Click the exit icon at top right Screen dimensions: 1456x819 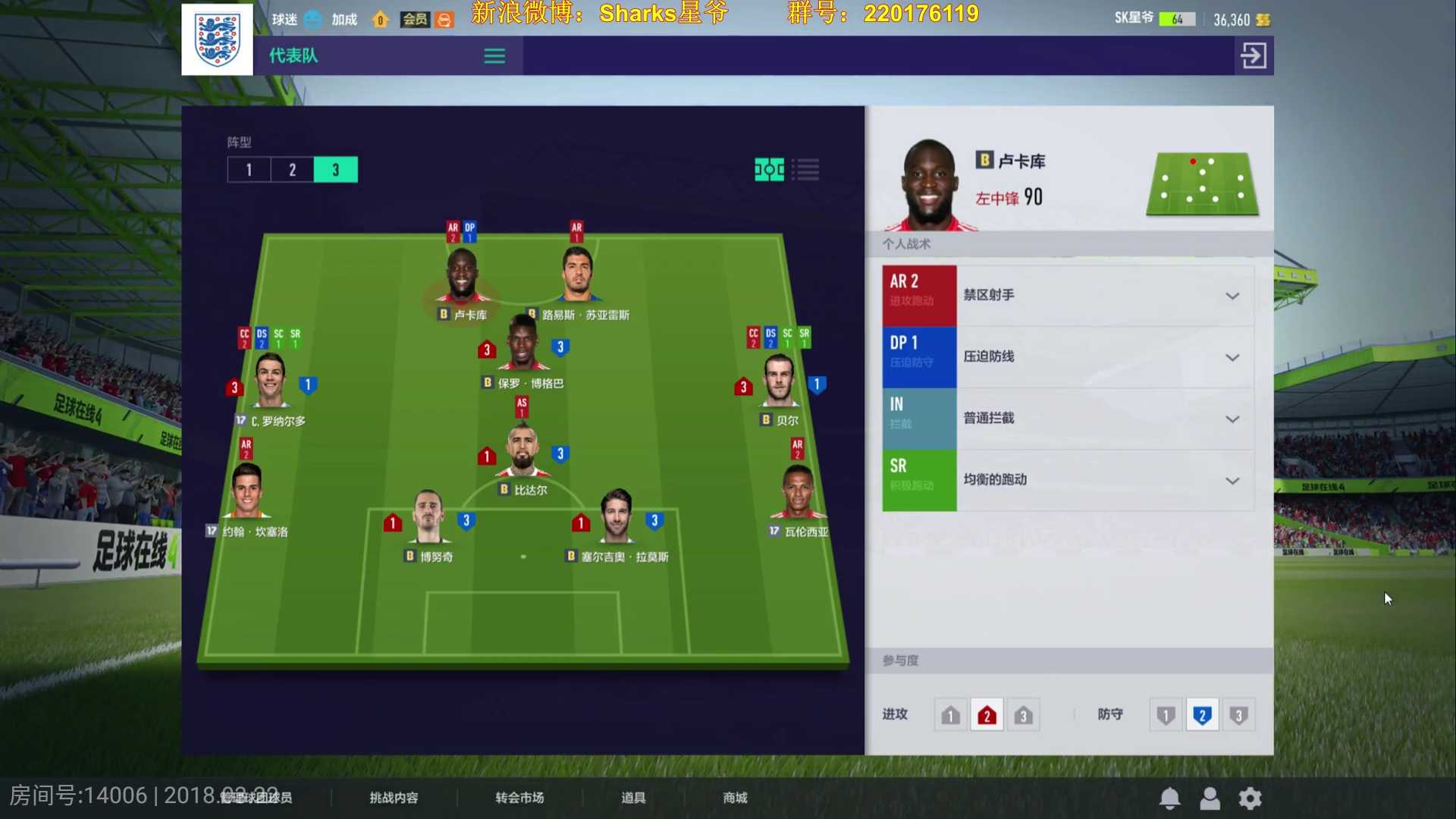pos(1253,55)
